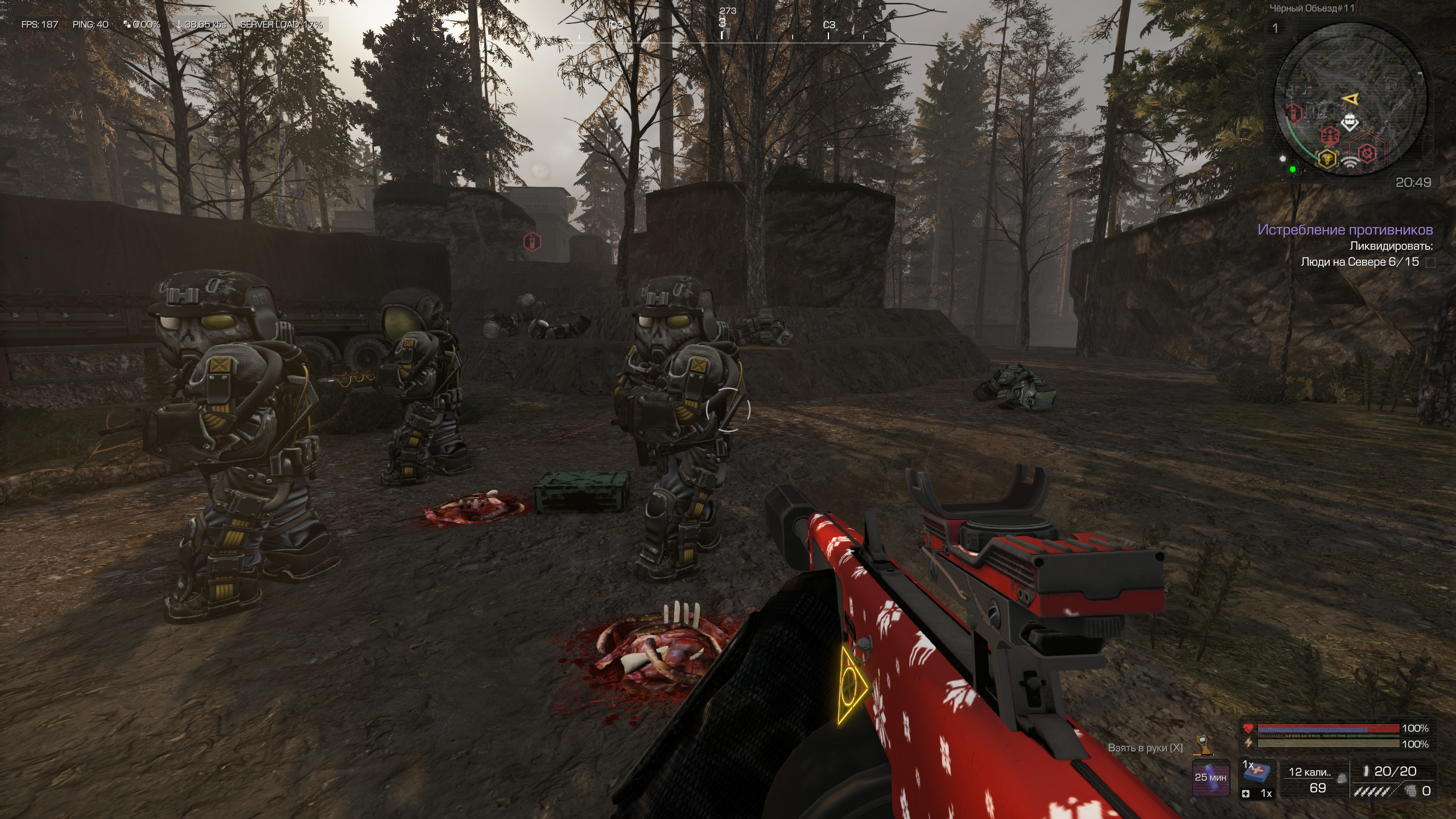Toggle the Люди на Севере objective checkbox
1456x819 pixels.
1430,262
